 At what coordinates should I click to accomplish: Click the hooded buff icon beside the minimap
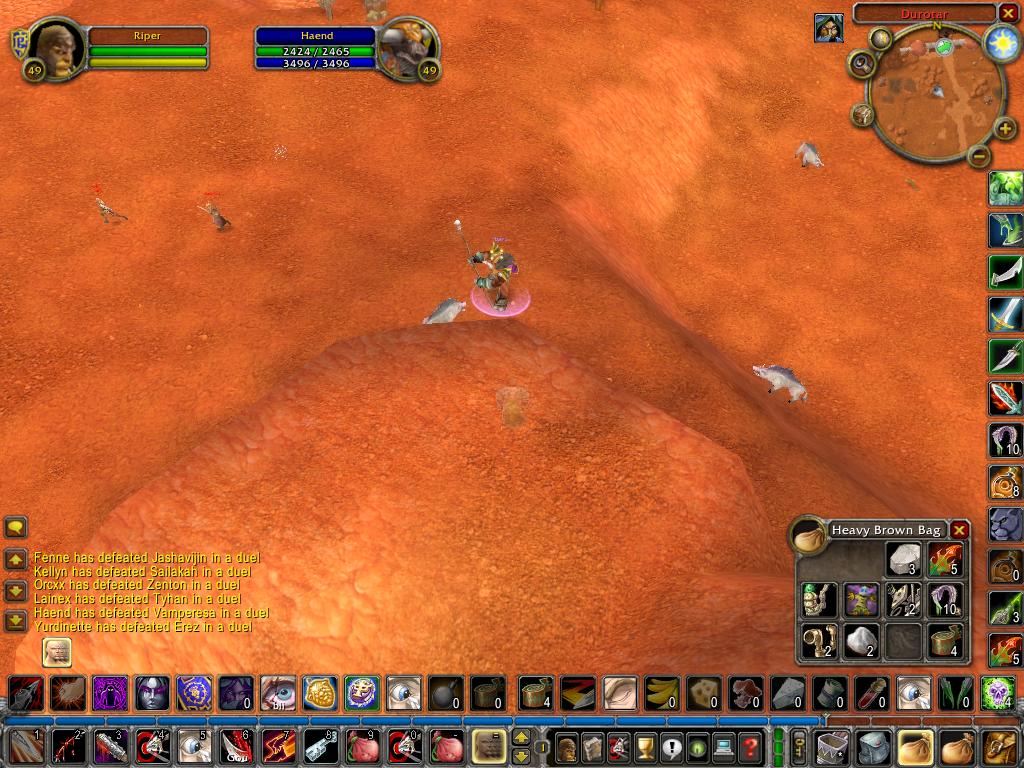[828, 28]
